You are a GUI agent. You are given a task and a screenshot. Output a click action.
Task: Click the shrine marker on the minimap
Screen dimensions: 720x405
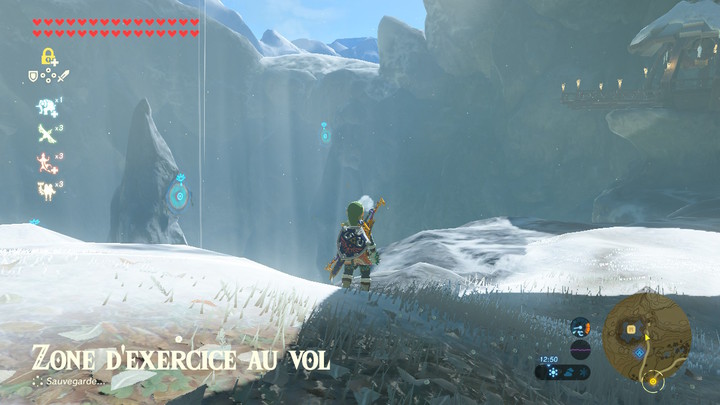click(x=639, y=352)
